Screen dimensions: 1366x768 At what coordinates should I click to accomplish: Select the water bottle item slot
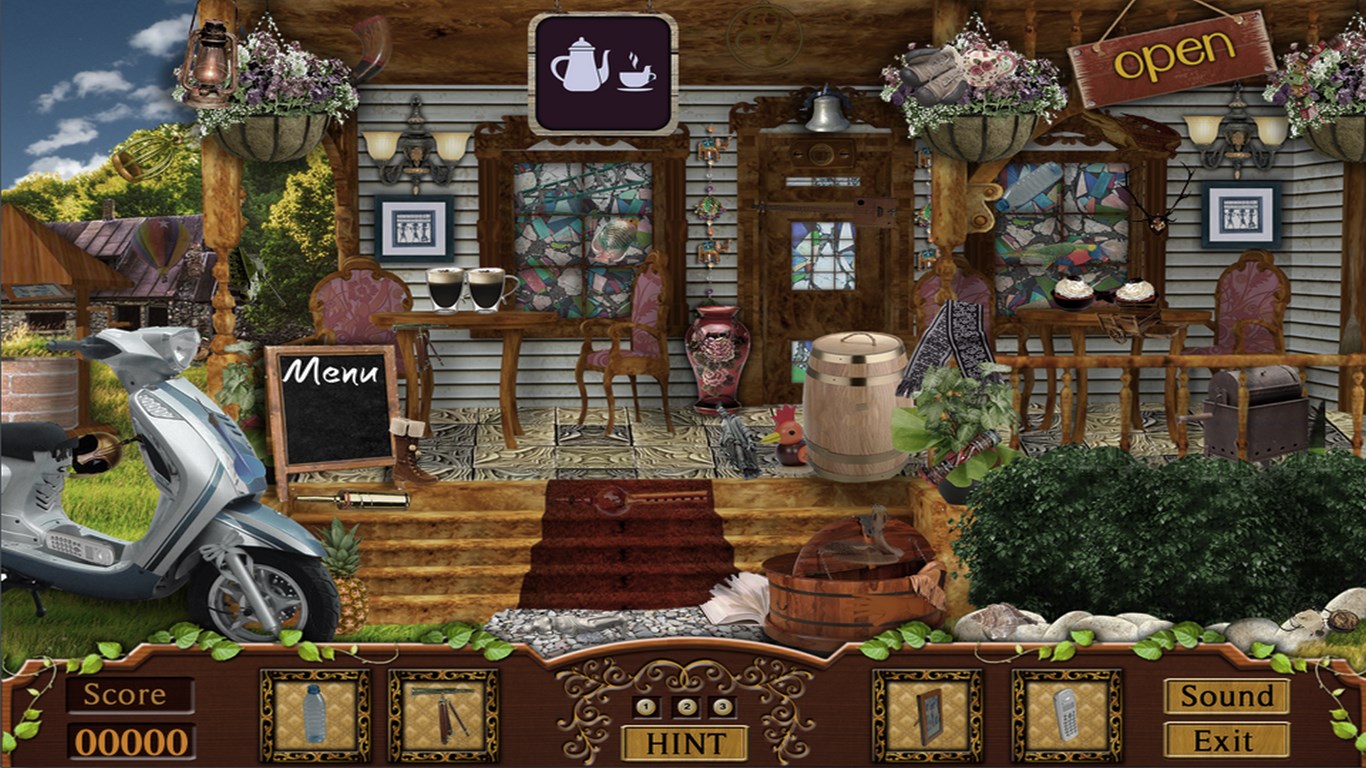(315, 715)
